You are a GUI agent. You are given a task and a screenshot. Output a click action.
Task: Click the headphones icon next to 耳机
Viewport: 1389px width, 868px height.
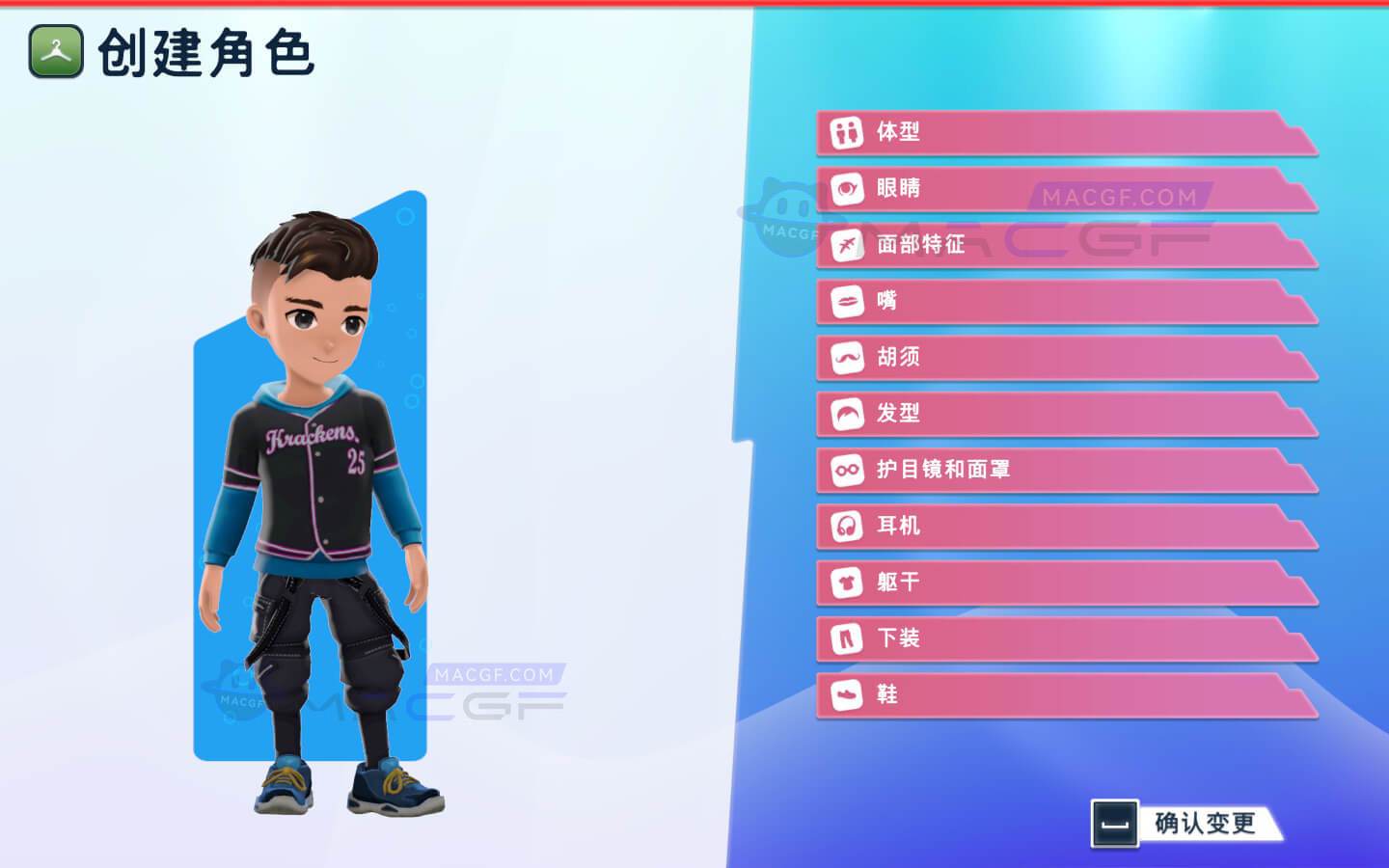(847, 527)
